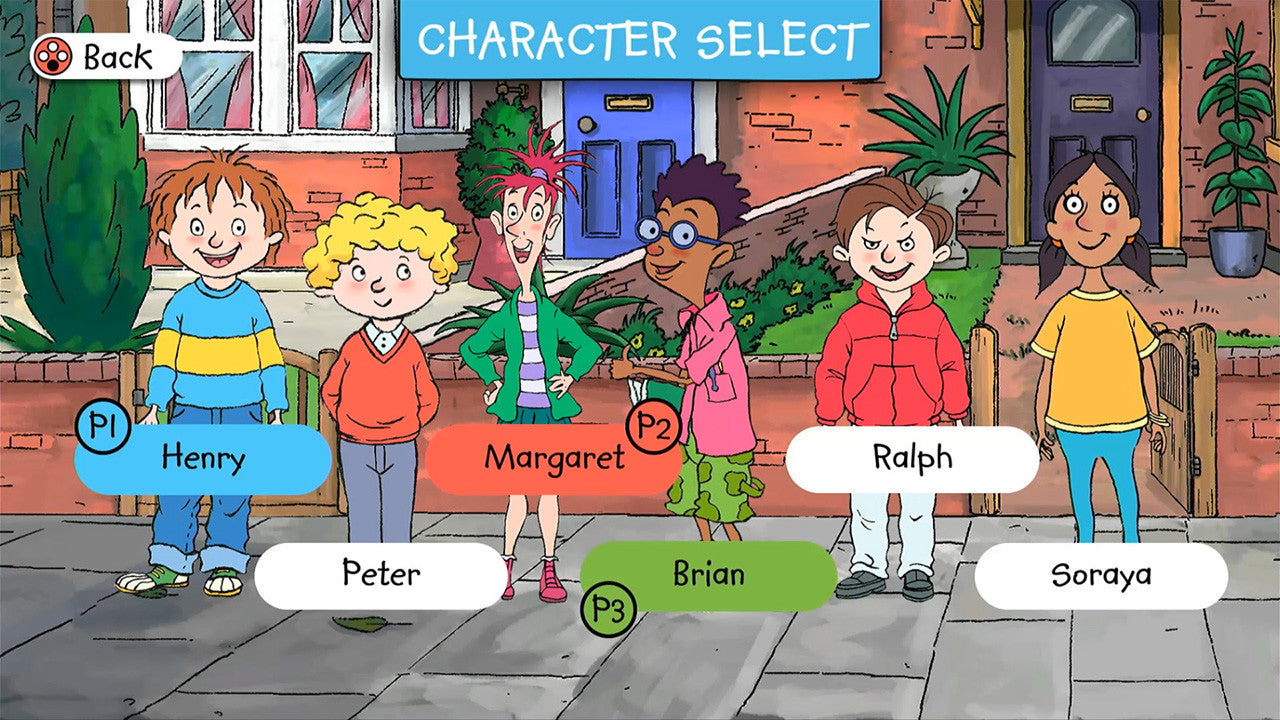The image size is (1280, 720).
Task: Click the gamepad icon beside Back
Action: 52,57
